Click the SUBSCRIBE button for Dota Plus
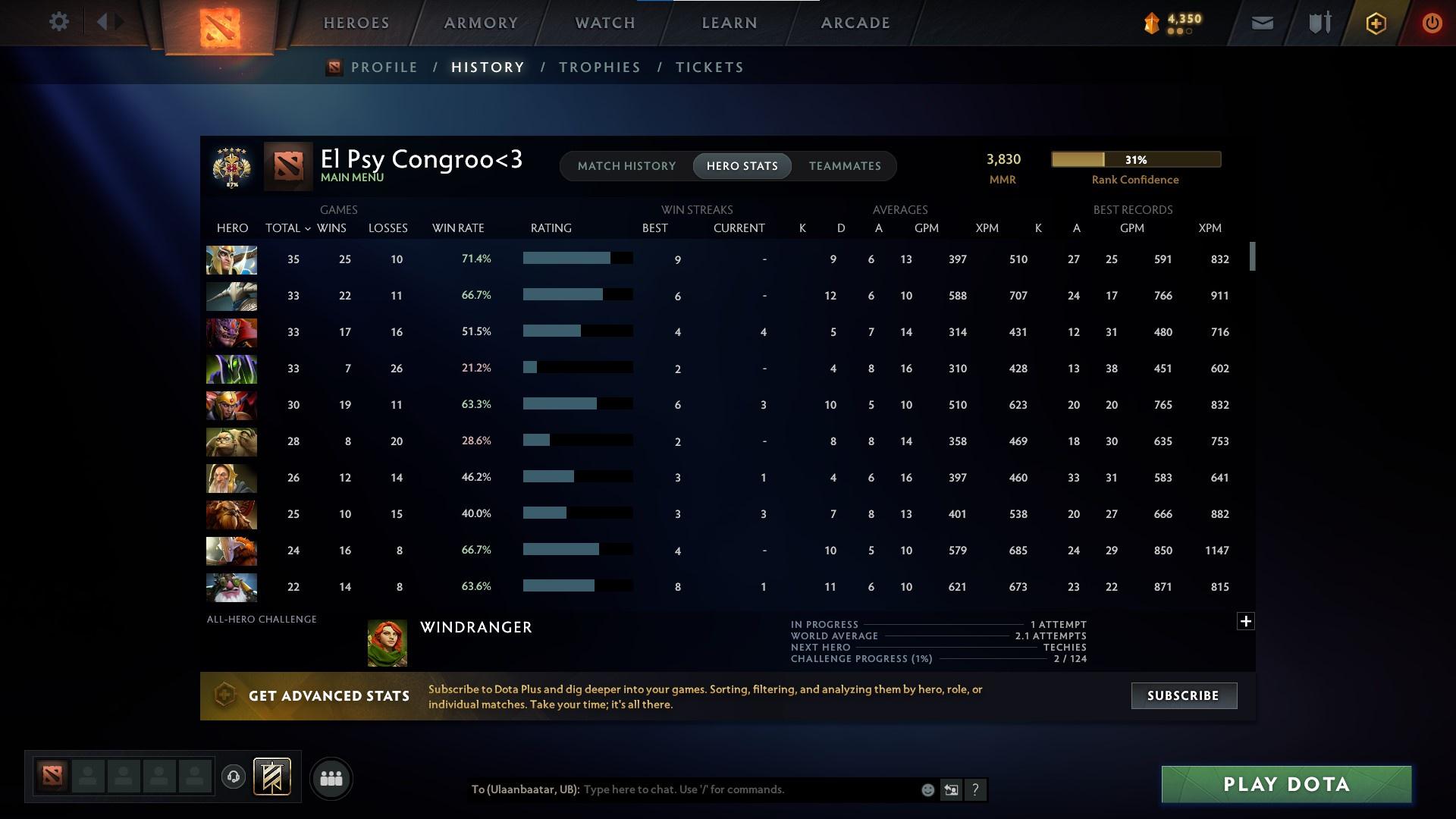The width and height of the screenshot is (1456, 819). 1183,695
